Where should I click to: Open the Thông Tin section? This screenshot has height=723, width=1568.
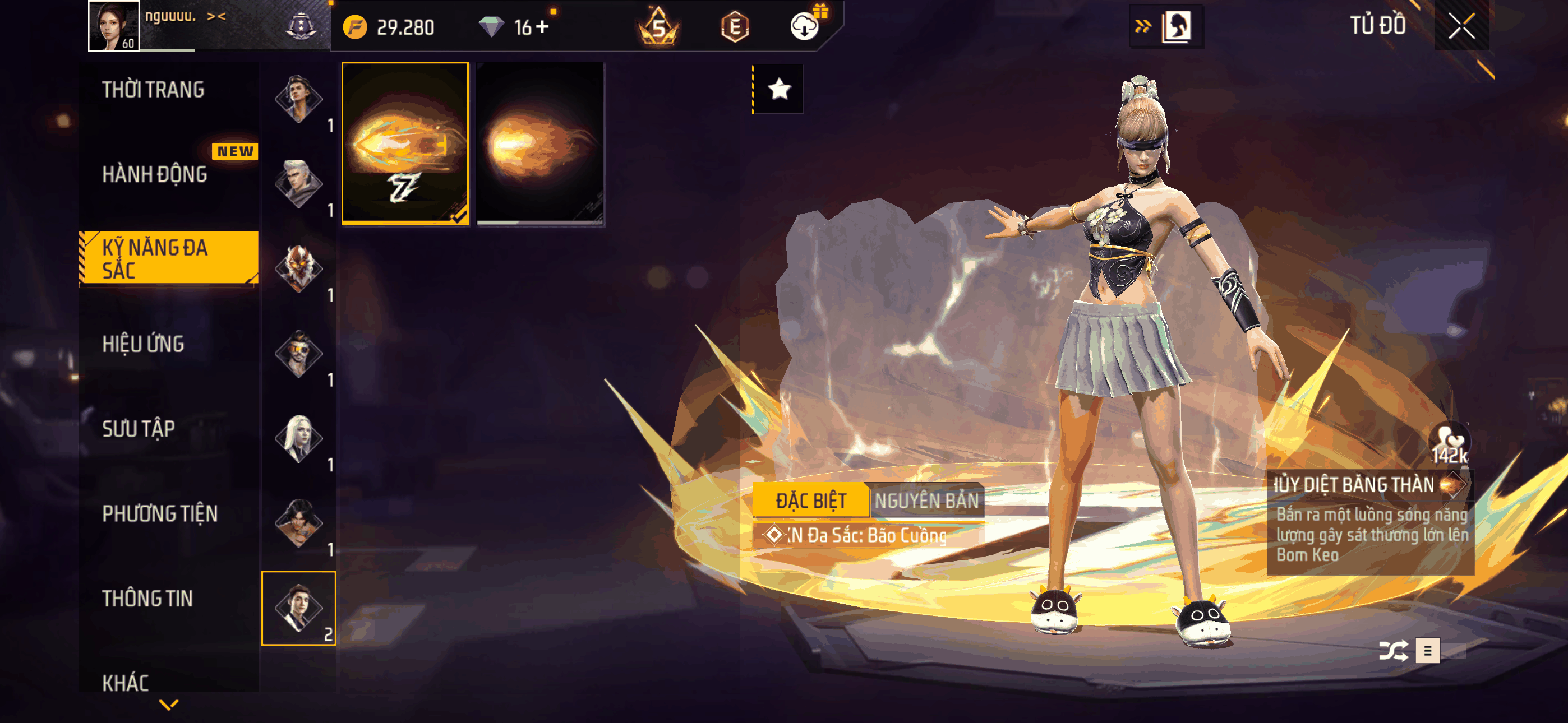[x=147, y=599]
